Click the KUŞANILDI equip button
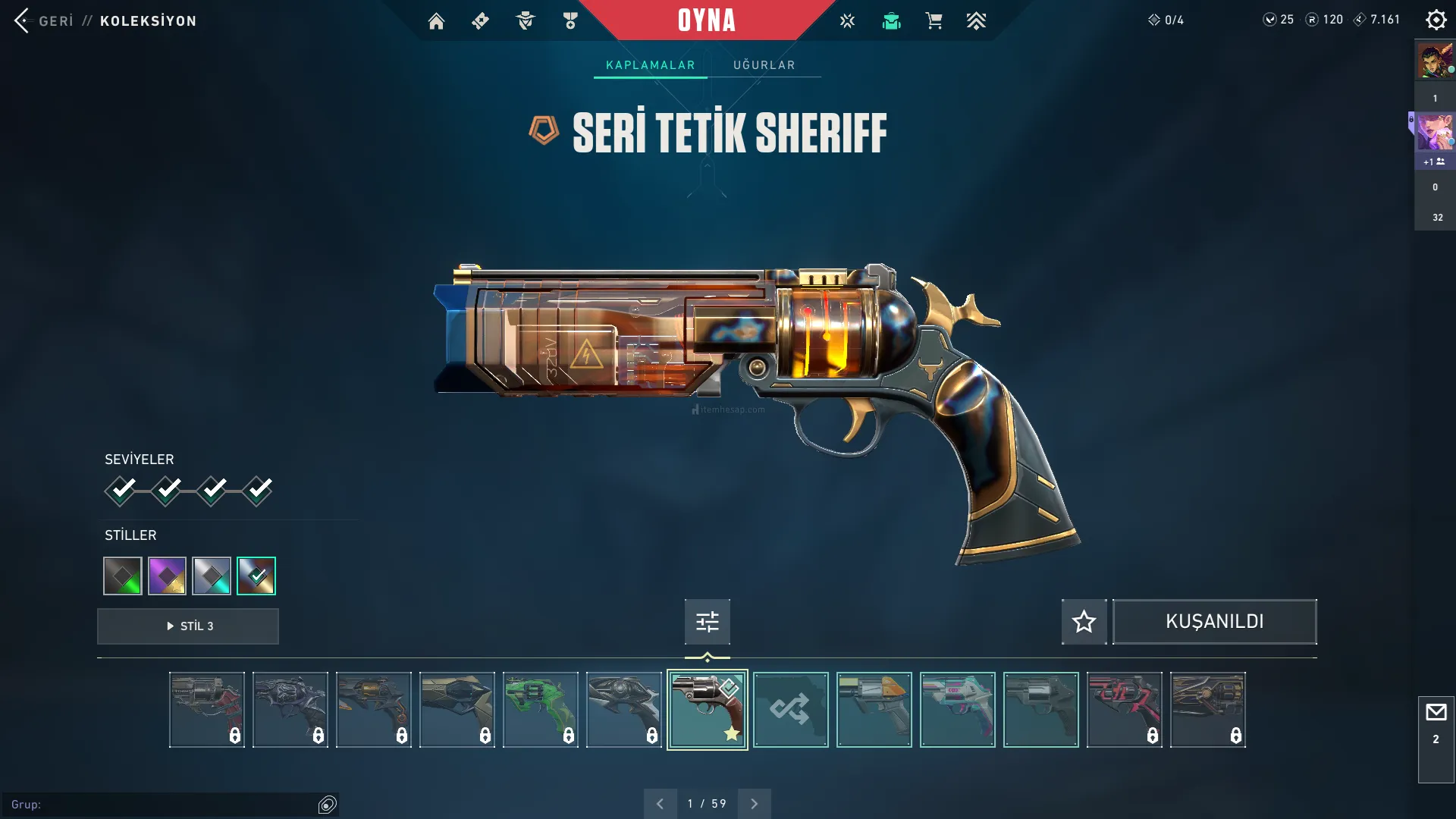This screenshot has width=1456, height=819. click(x=1214, y=622)
